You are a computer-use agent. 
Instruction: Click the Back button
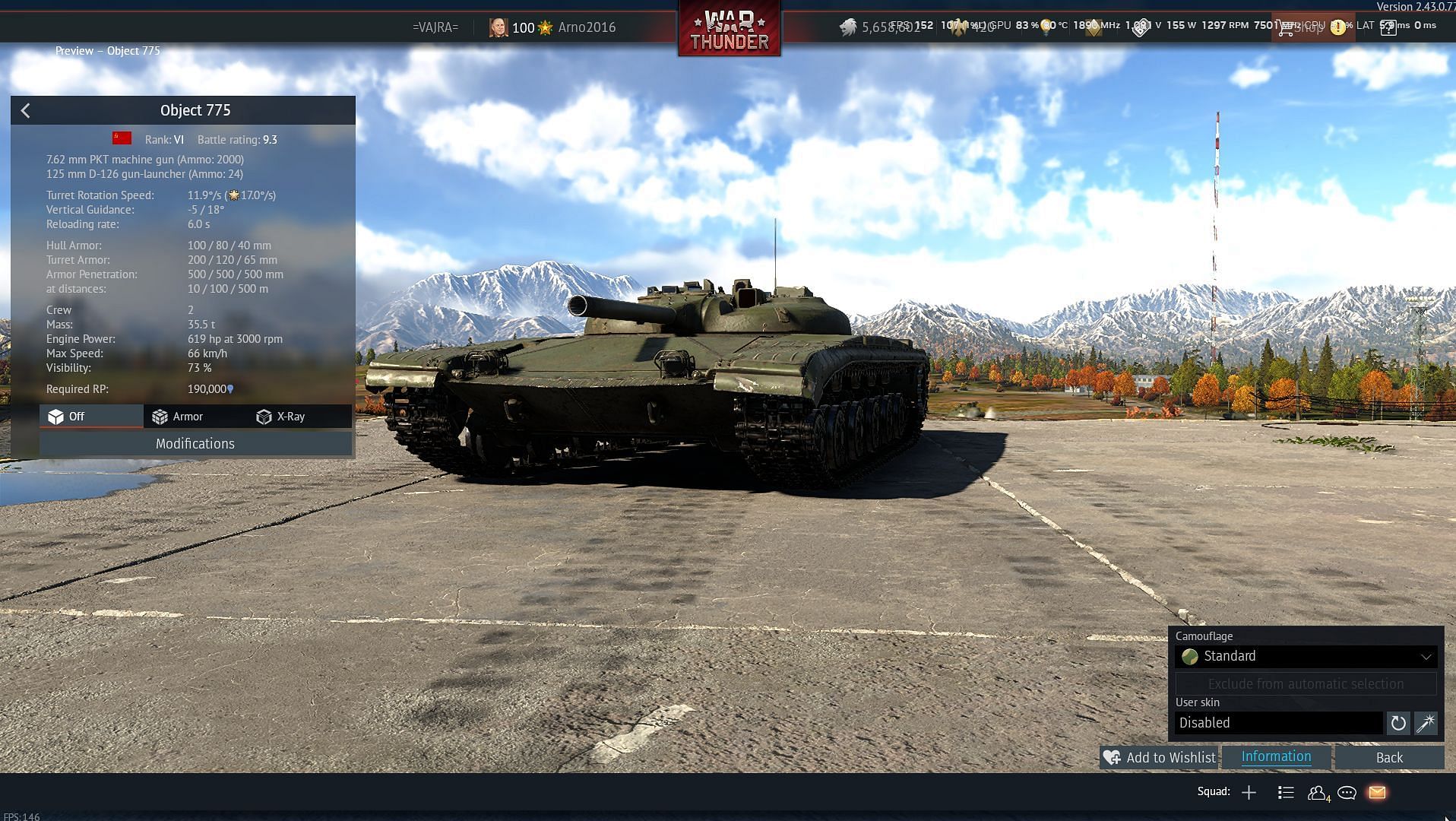1389,758
